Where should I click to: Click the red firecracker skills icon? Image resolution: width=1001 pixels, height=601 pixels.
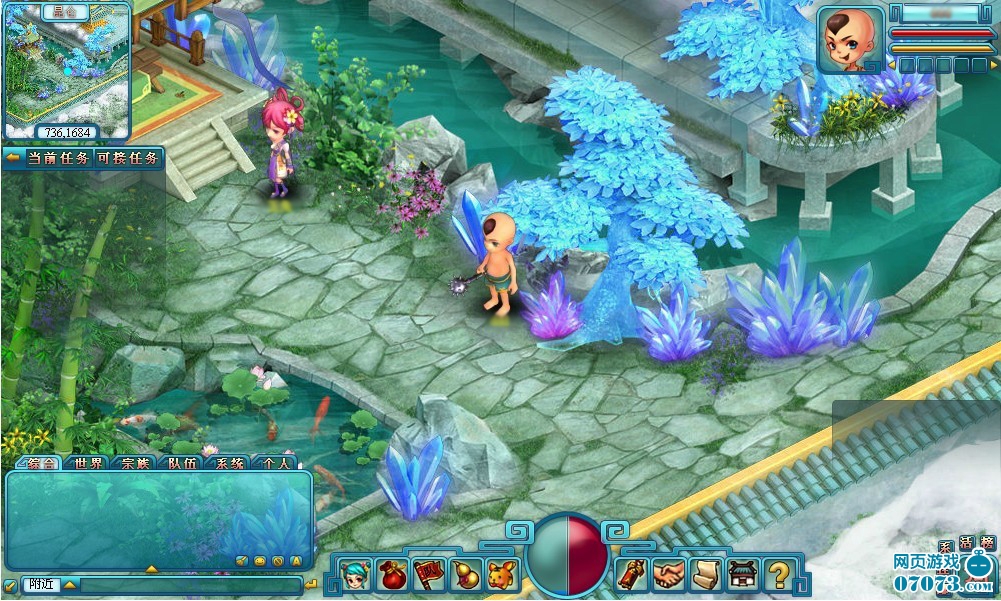tap(632, 574)
